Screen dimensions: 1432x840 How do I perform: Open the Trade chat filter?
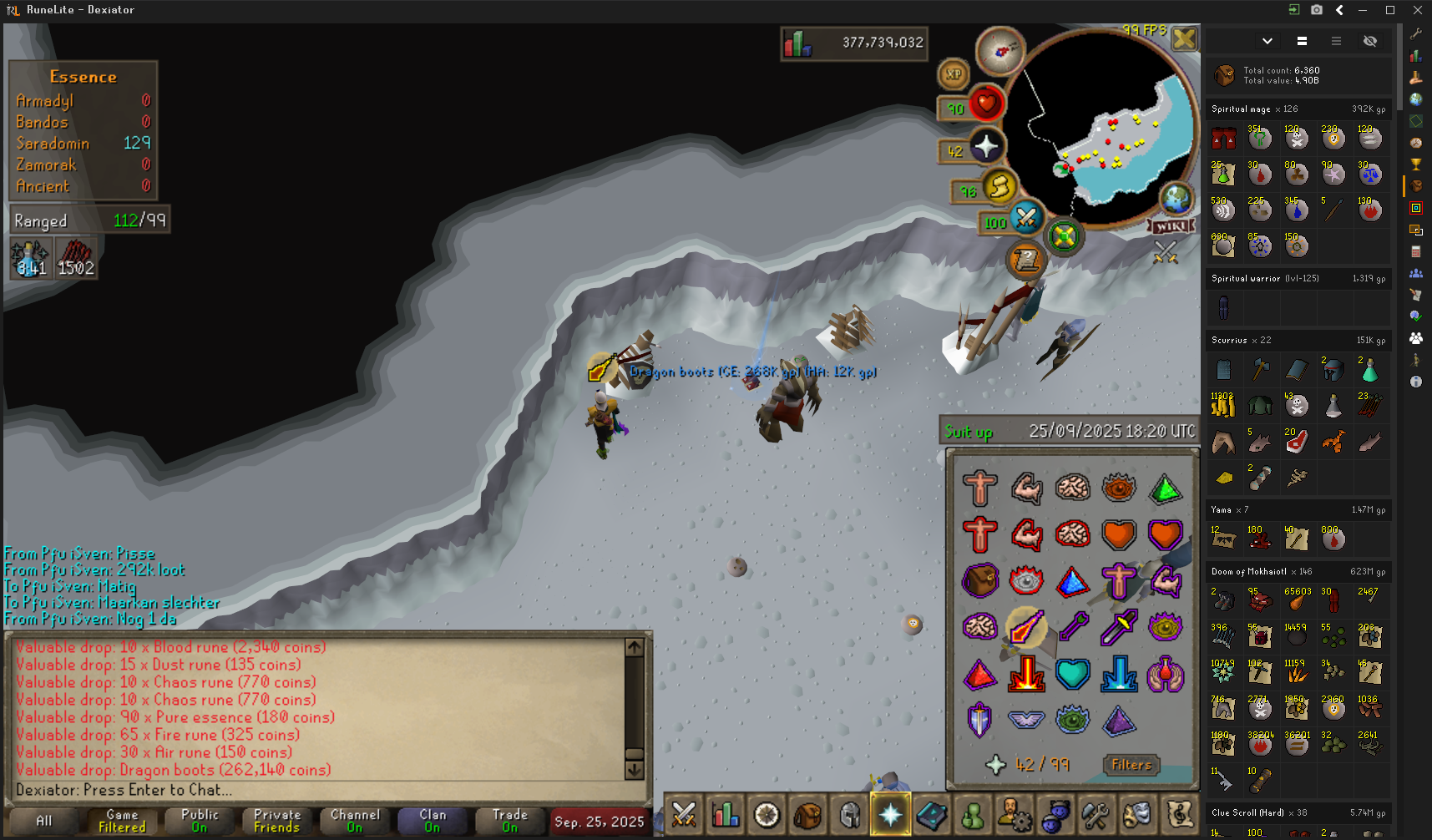coord(509,821)
